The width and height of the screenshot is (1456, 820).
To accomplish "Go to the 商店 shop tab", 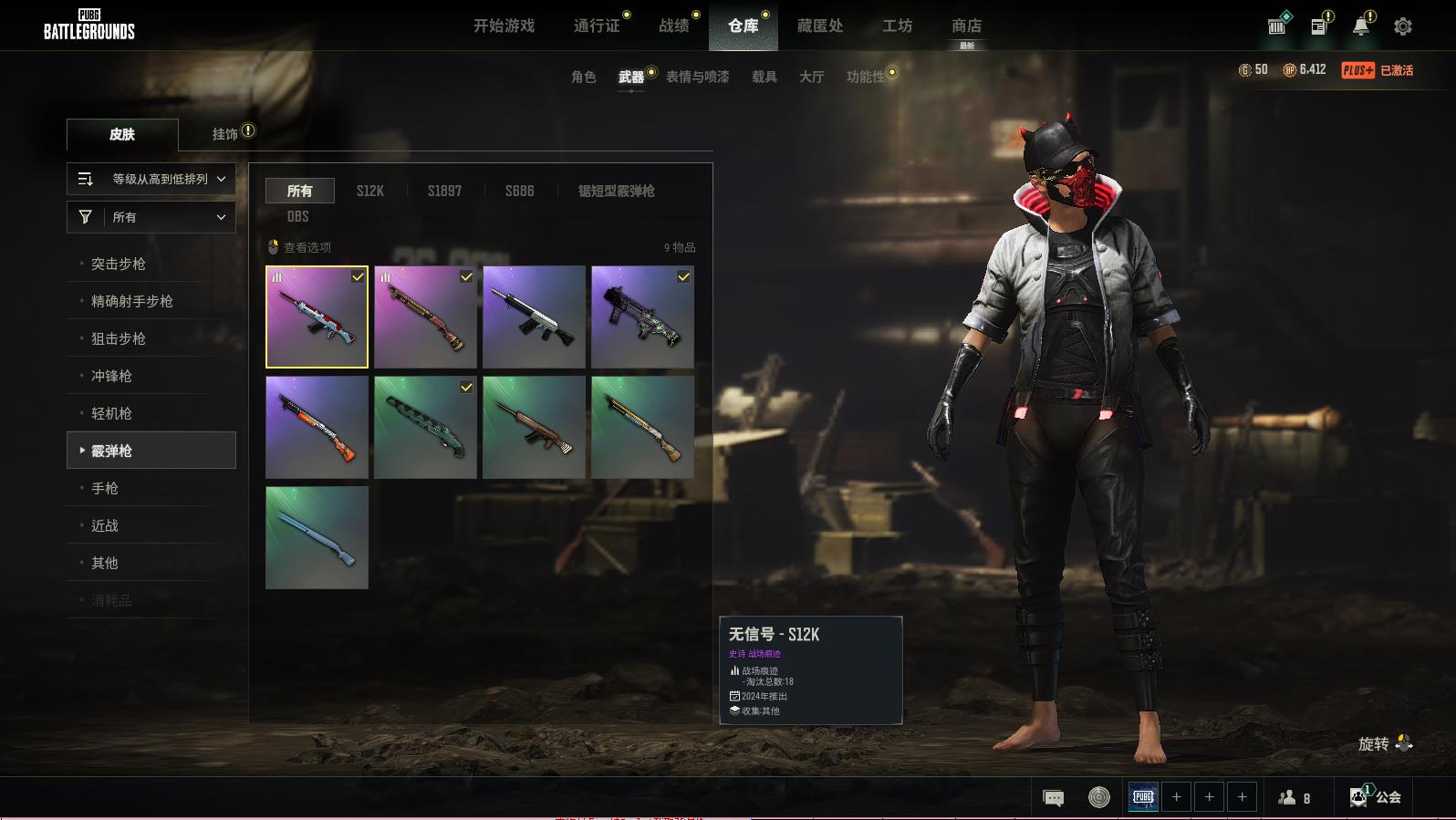I will point(966,26).
